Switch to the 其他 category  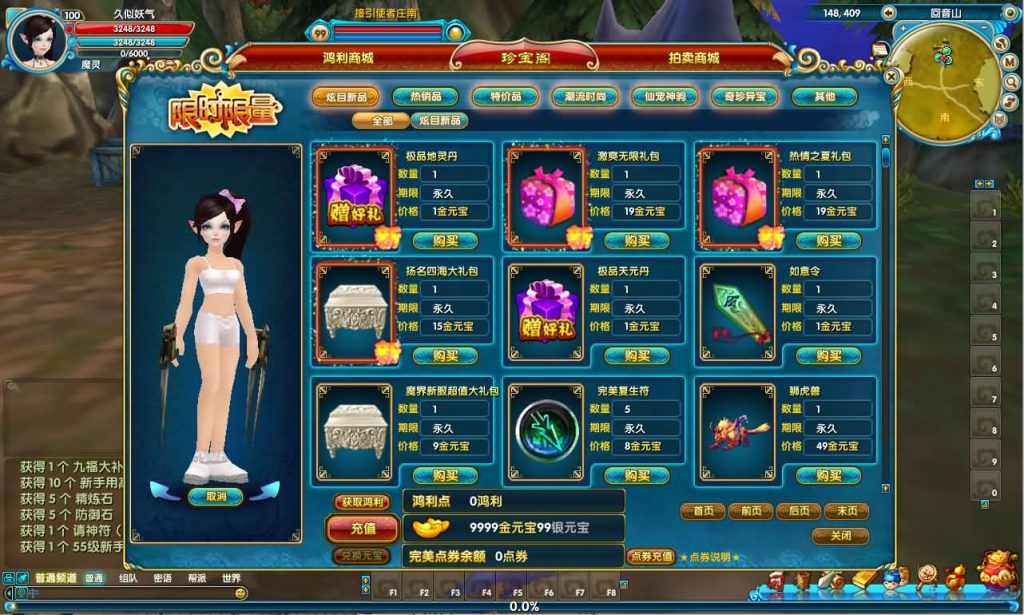pyautogui.click(x=824, y=97)
